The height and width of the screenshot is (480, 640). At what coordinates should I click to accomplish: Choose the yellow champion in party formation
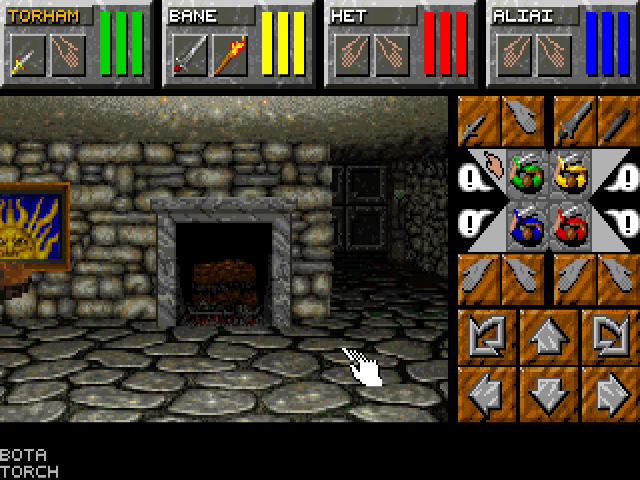570,176
